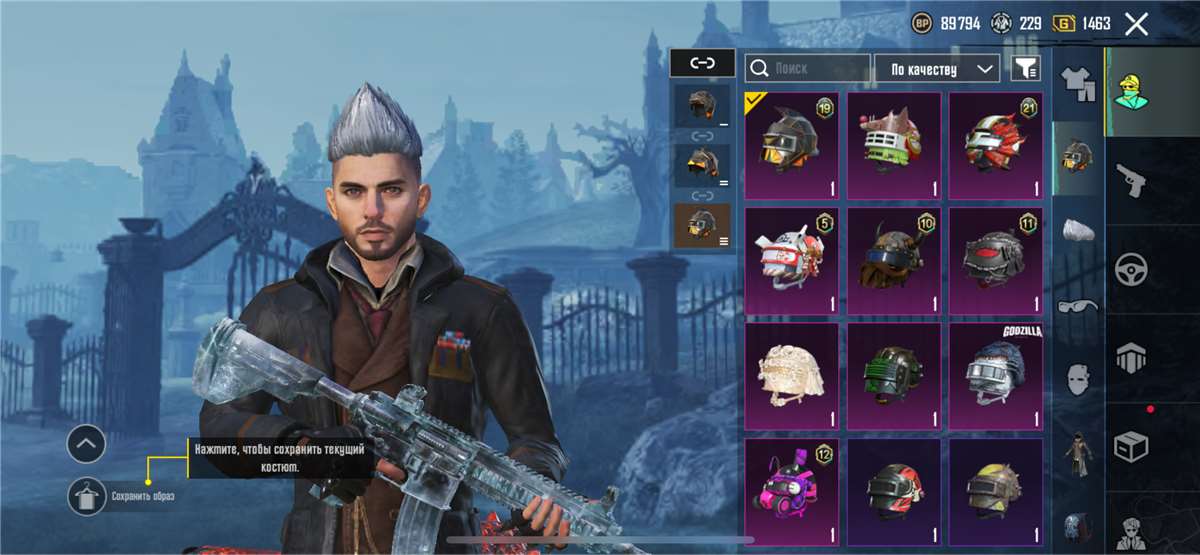Click the round up-arrow button
The image size is (1200, 555).
click(x=86, y=441)
